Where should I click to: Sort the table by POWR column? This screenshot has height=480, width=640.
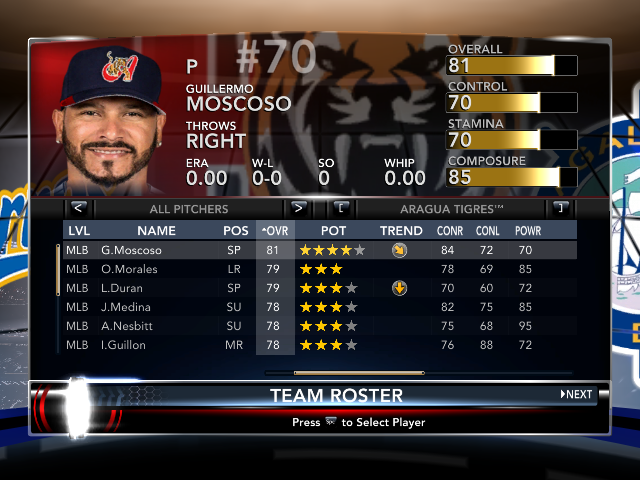click(528, 231)
